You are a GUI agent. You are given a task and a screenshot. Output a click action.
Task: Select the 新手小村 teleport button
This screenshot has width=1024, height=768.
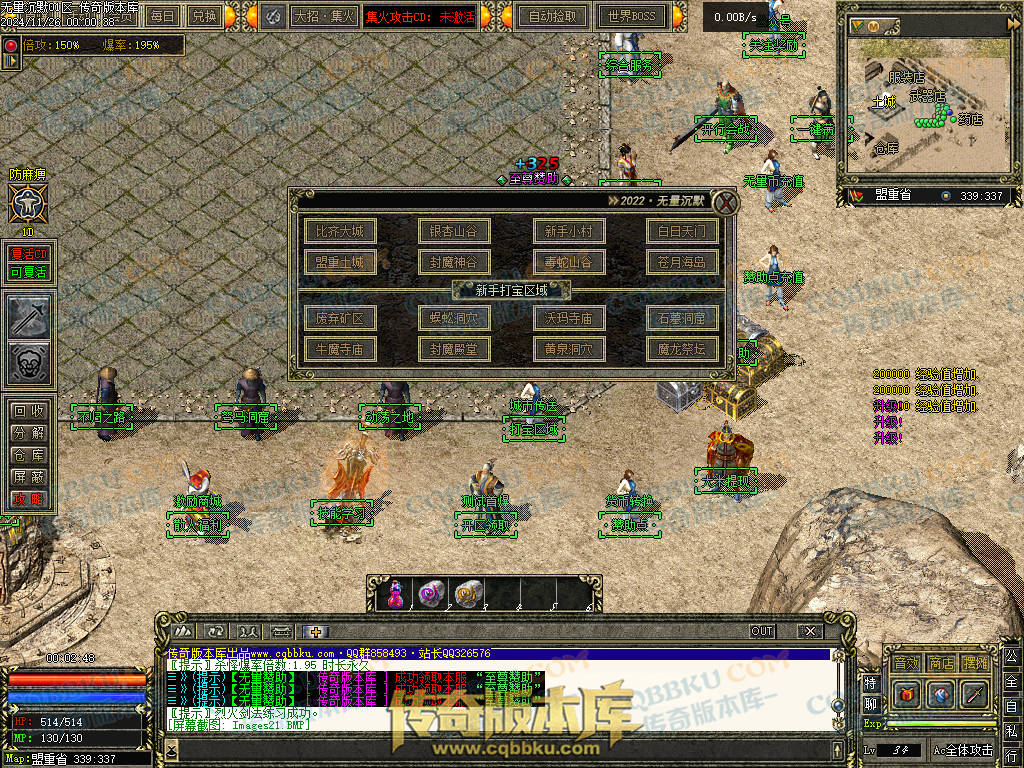click(568, 232)
